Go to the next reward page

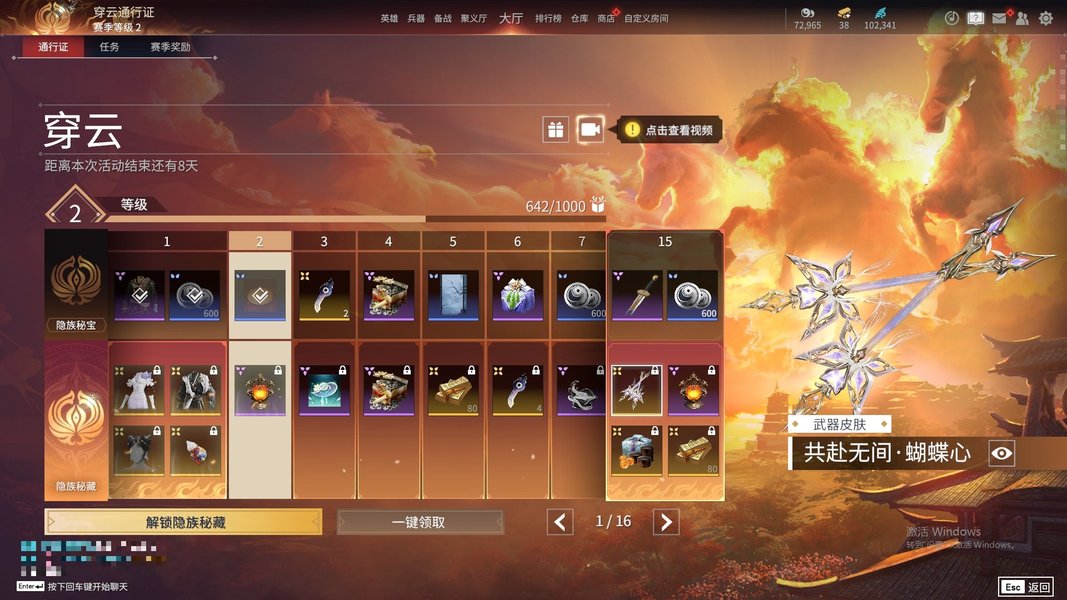tap(666, 522)
